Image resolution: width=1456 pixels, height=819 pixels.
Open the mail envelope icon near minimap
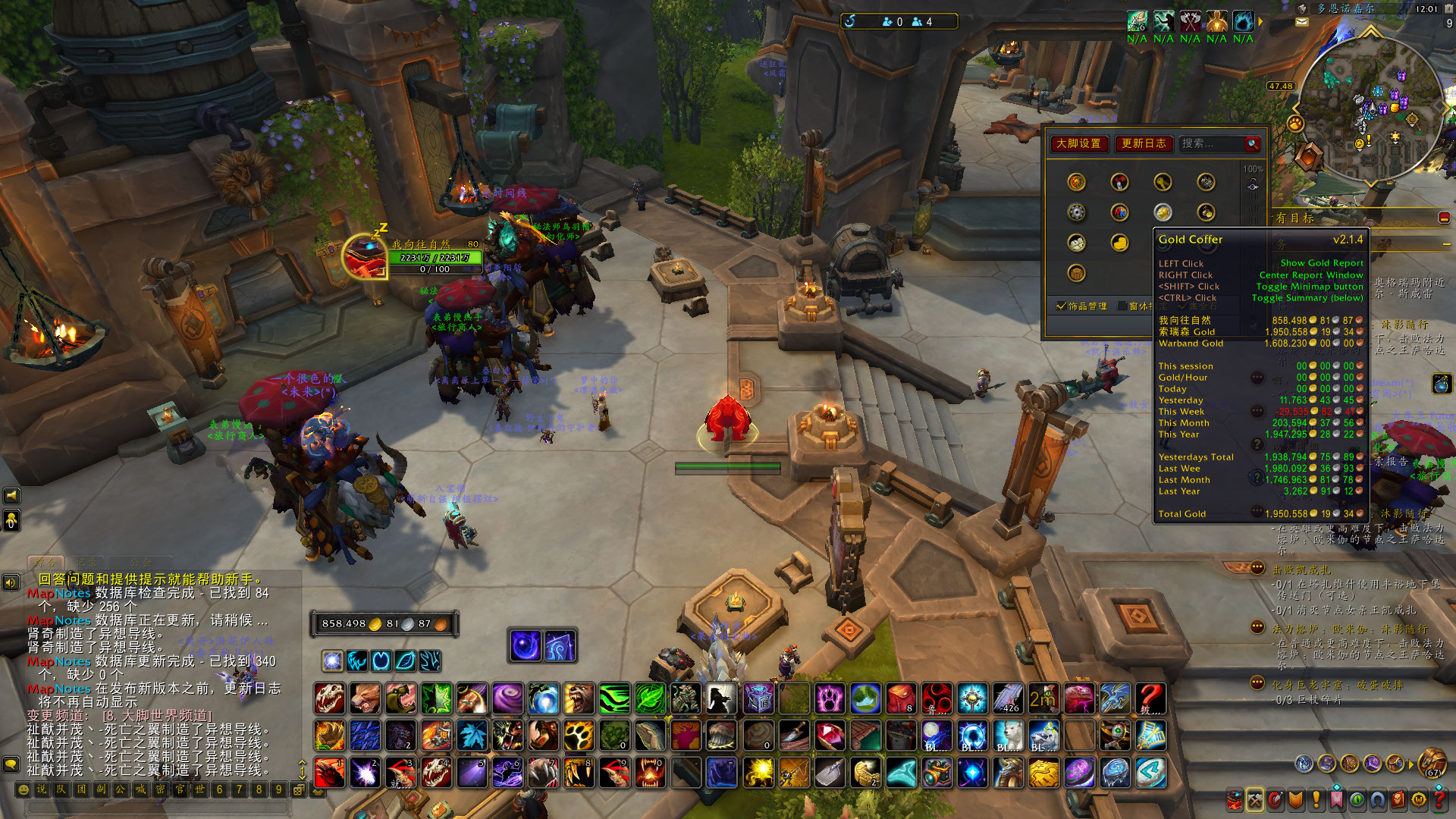tap(1302, 22)
